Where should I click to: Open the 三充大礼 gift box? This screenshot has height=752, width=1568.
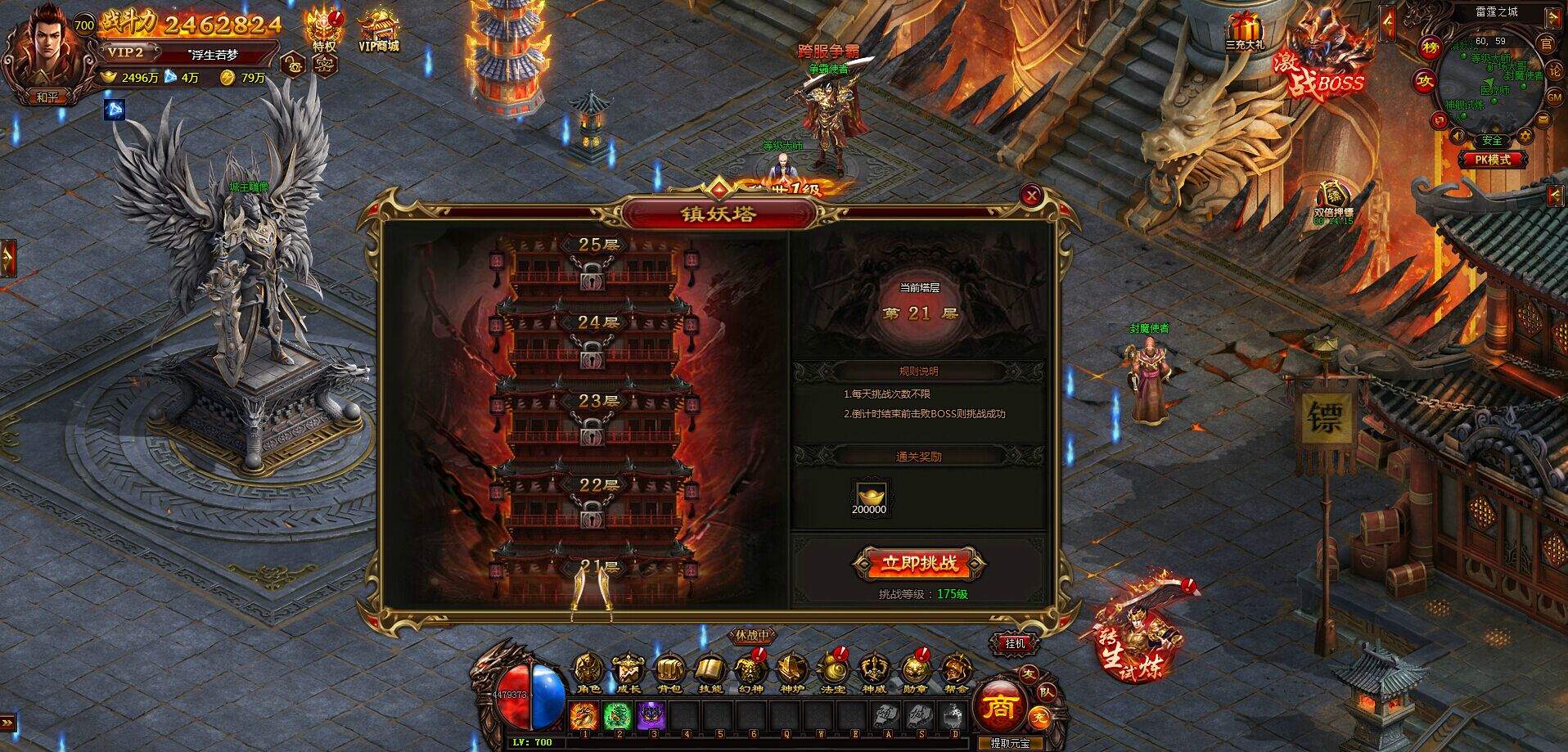(x=1245, y=31)
